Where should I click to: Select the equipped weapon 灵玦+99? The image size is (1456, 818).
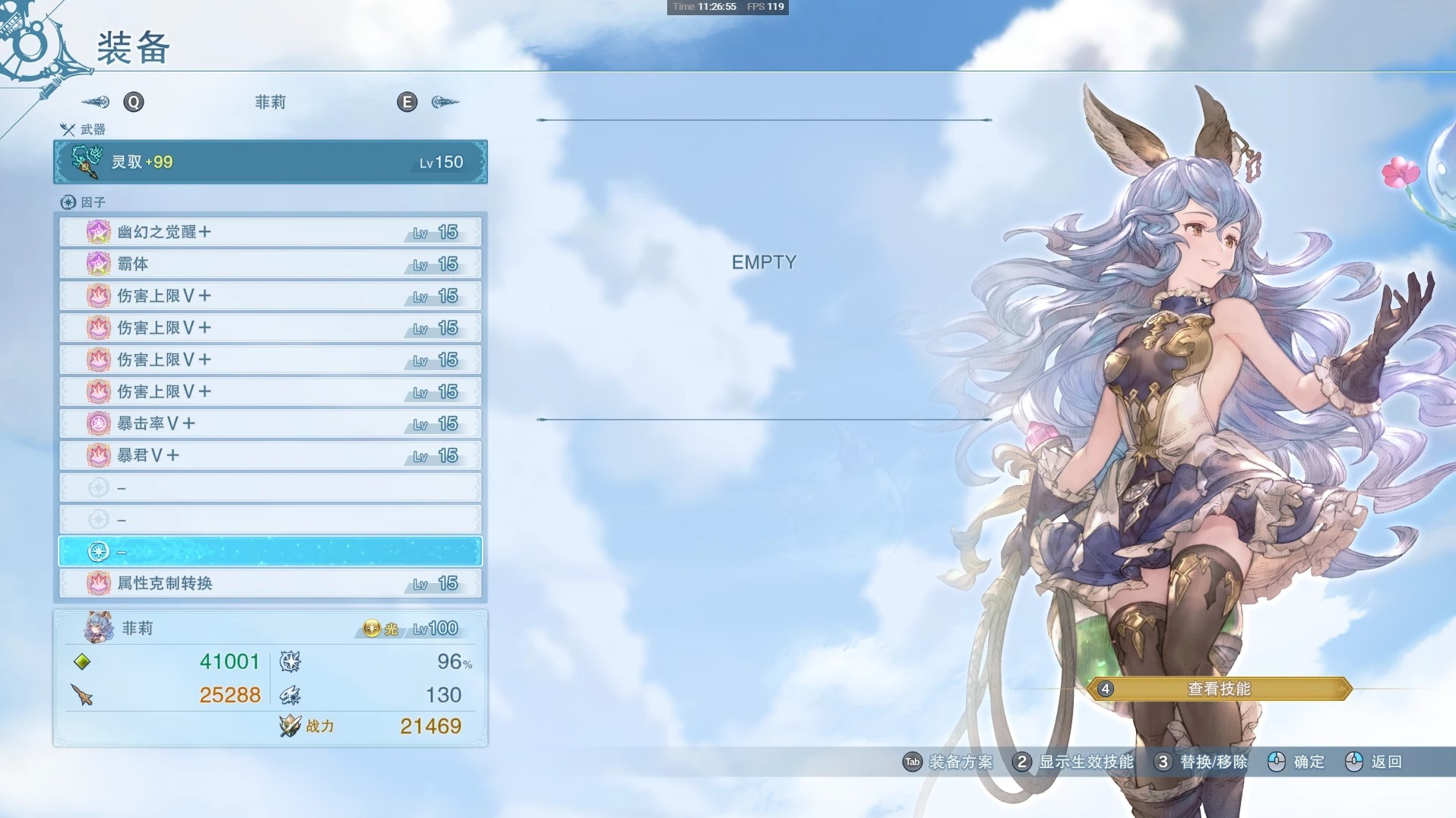pyautogui.click(x=270, y=162)
